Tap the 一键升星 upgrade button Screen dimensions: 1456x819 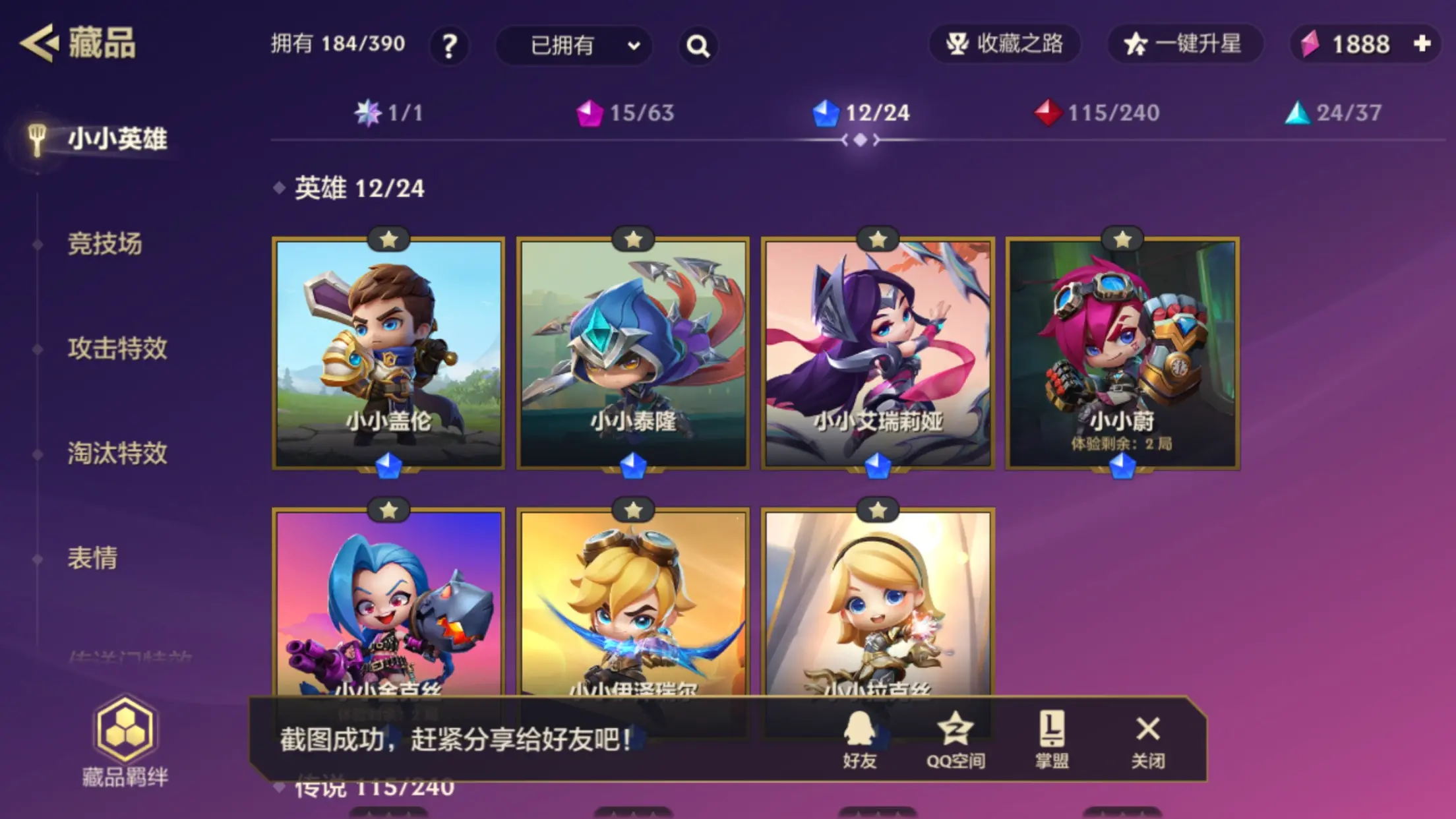tap(1185, 44)
